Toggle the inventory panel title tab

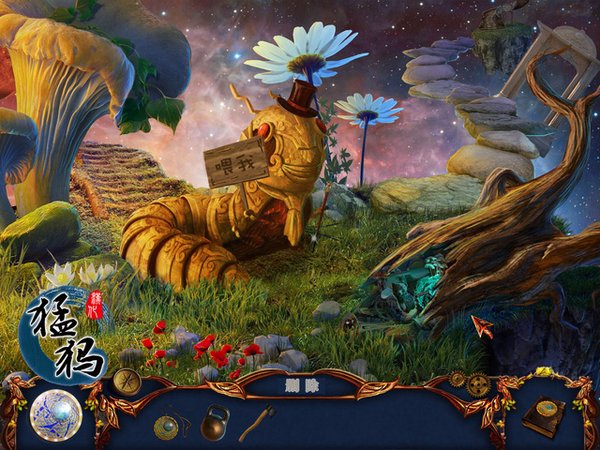point(300,381)
